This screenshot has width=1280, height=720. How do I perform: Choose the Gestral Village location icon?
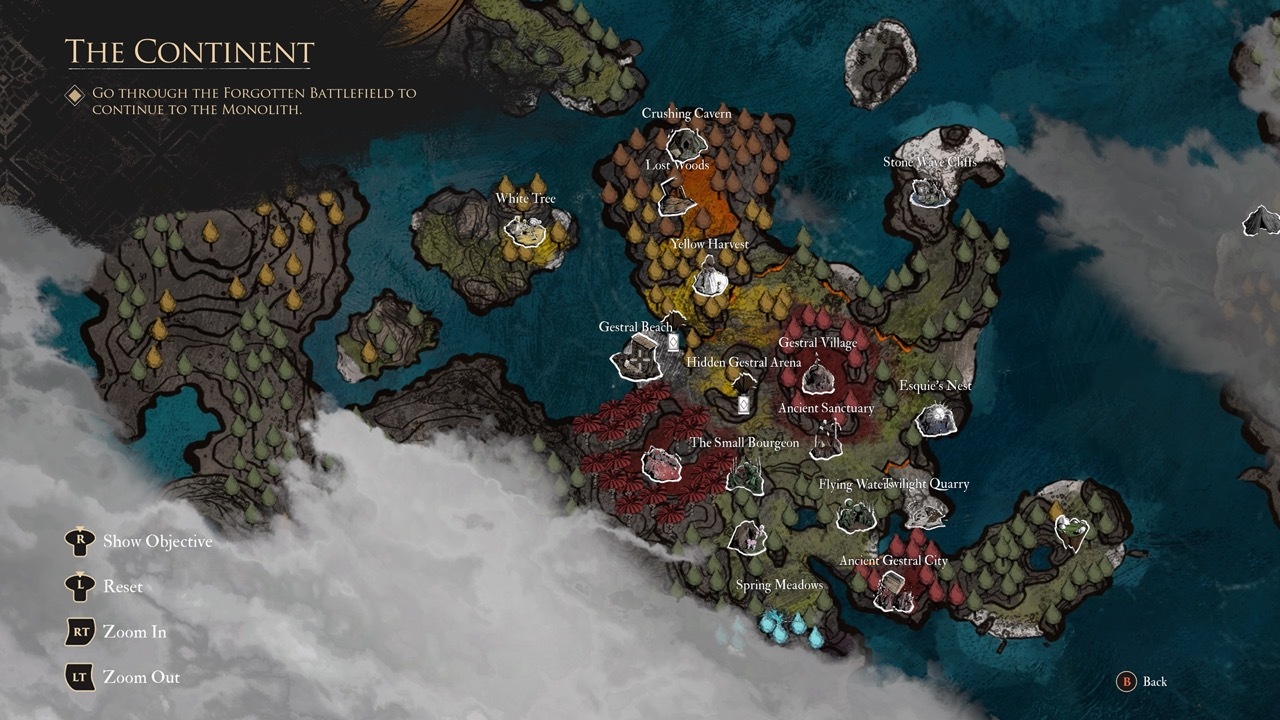pos(818,376)
